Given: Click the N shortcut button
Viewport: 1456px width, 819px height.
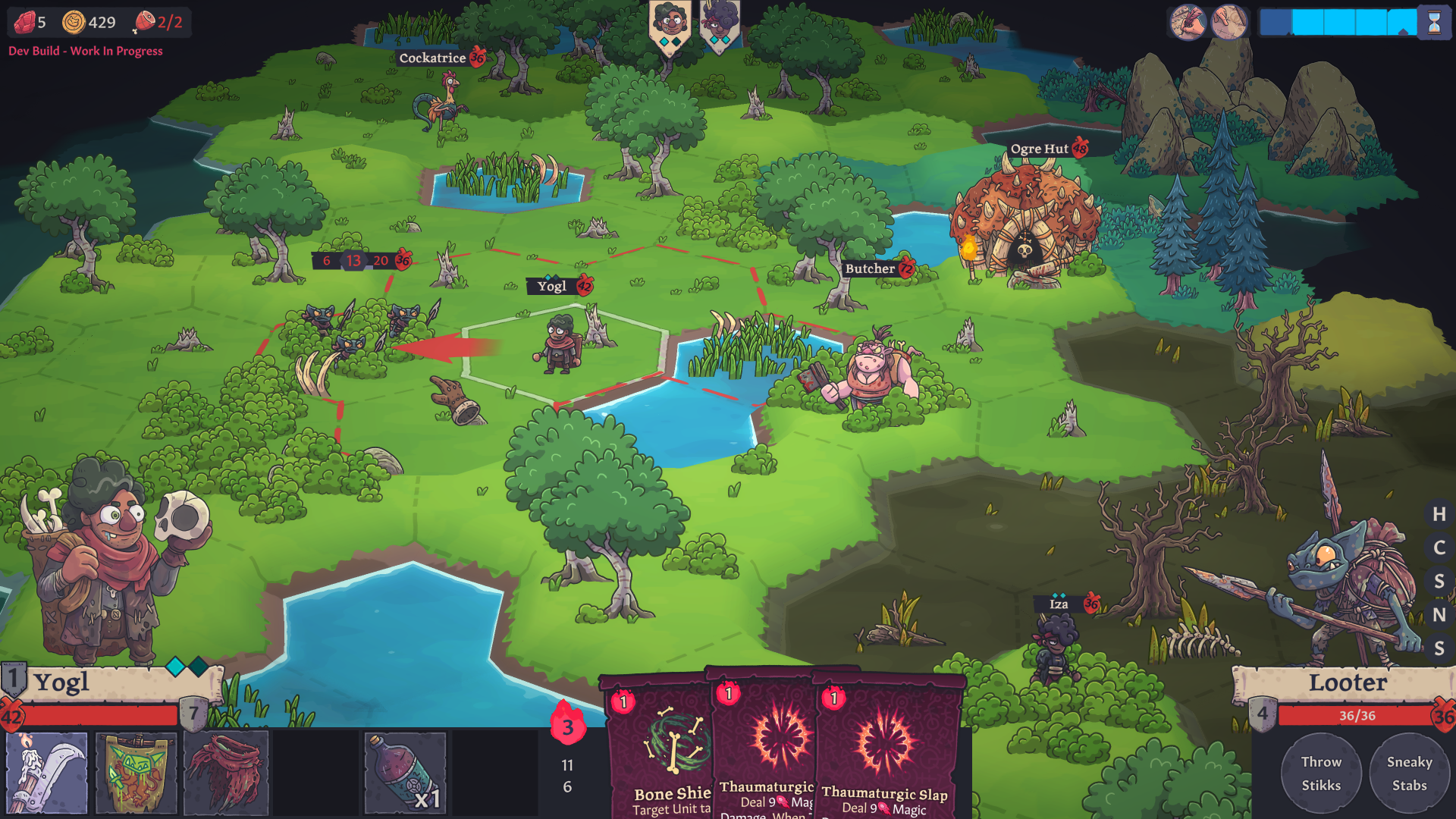Looking at the screenshot, I should [1439, 615].
